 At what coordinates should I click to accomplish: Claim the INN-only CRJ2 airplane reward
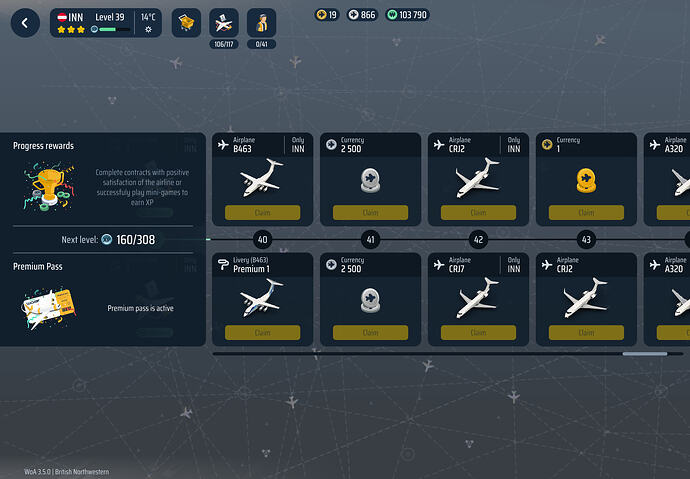pyautogui.click(x=478, y=212)
